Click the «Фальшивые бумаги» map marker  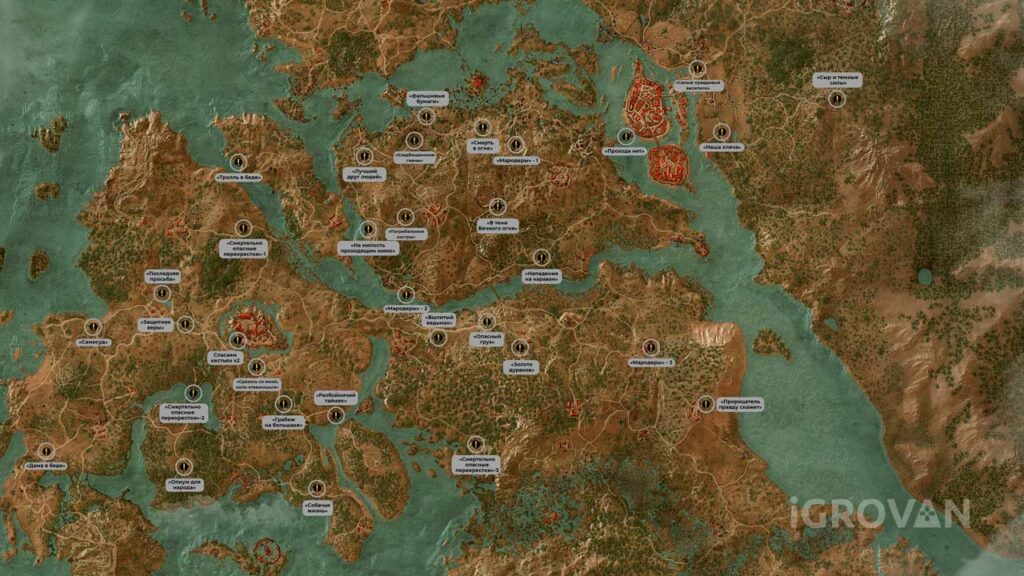(x=426, y=117)
